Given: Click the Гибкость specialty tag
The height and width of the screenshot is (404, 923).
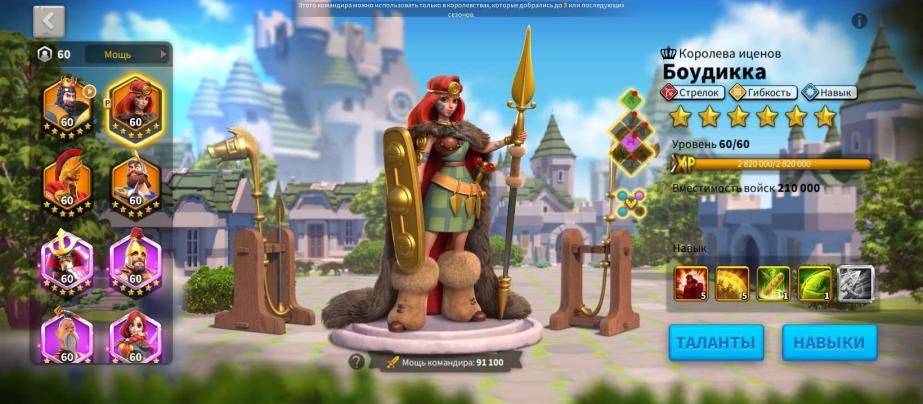Looking at the screenshot, I should (x=762, y=92).
